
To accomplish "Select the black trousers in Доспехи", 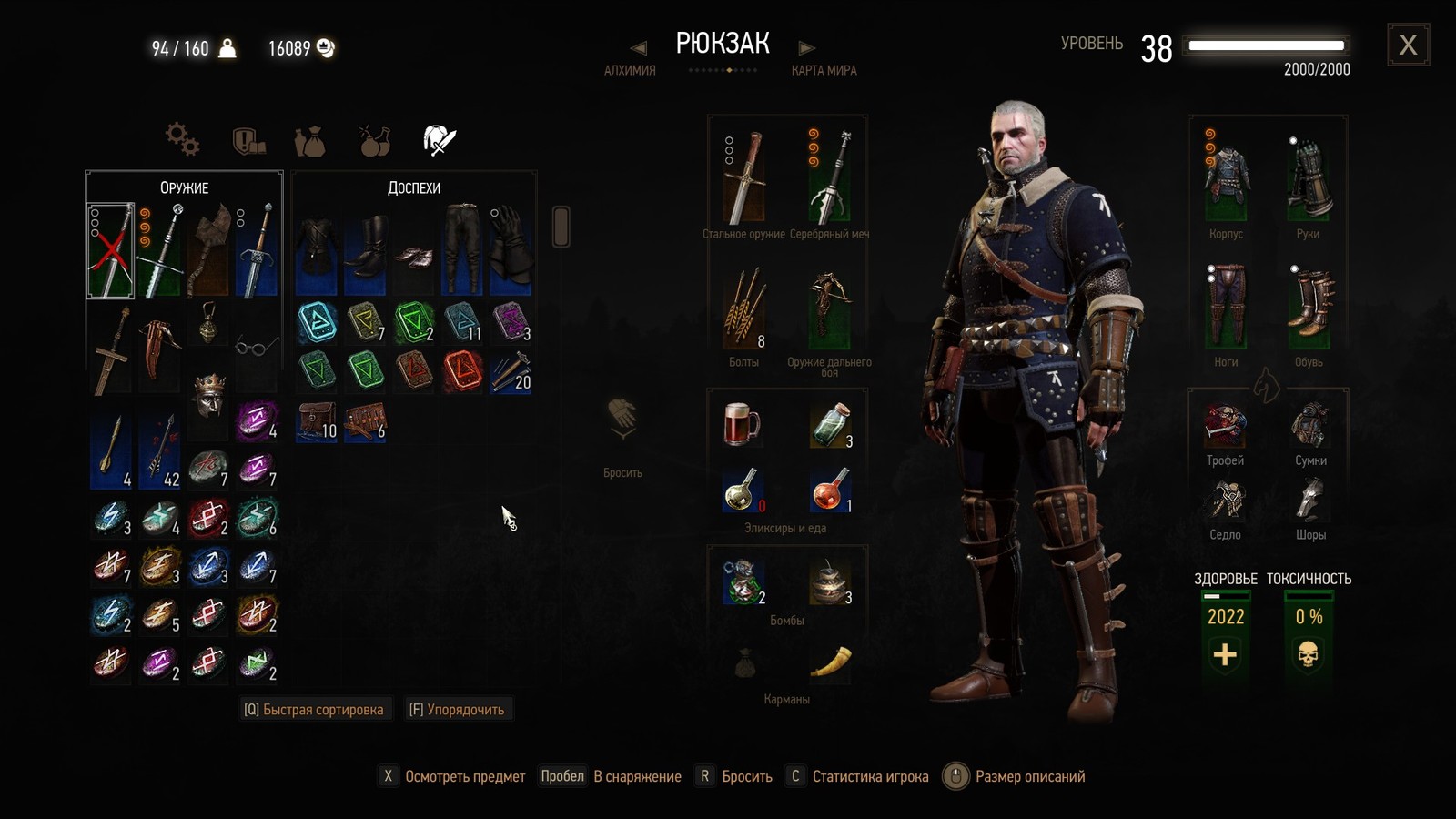I will [462, 248].
